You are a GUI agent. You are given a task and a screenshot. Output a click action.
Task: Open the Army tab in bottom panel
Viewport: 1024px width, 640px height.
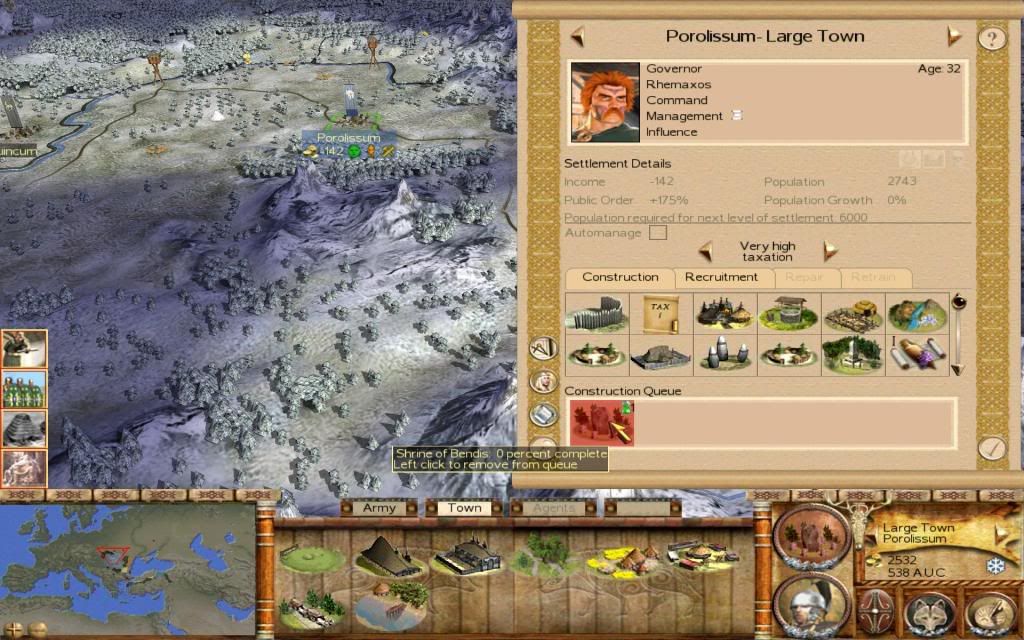coord(379,508)
